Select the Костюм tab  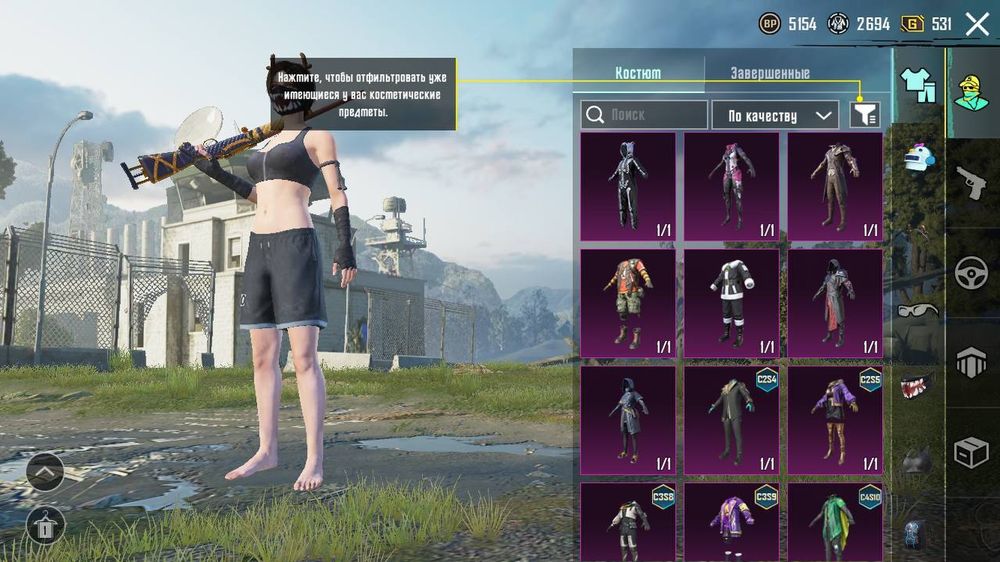[638, 73]
